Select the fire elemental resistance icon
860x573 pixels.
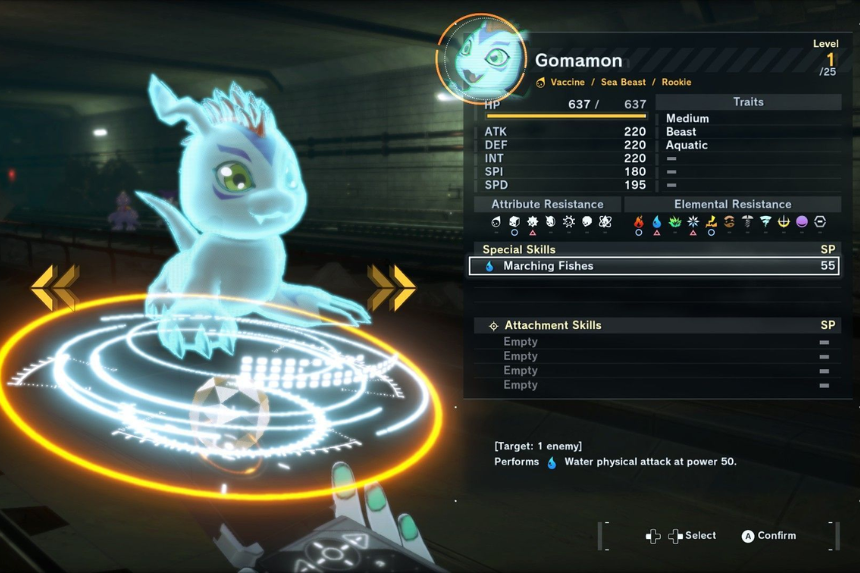pos(639,222)
